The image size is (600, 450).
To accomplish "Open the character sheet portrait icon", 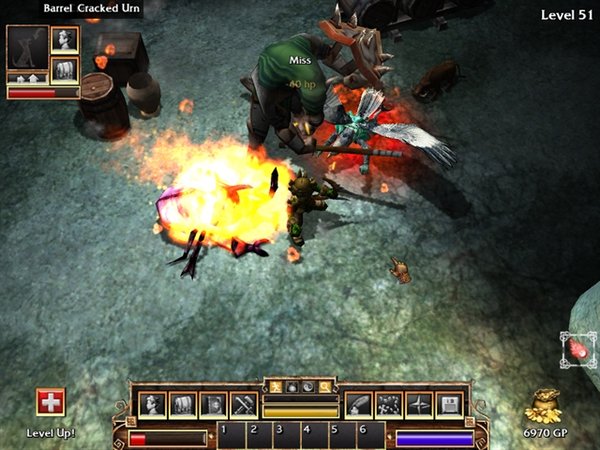I will 153,404.
